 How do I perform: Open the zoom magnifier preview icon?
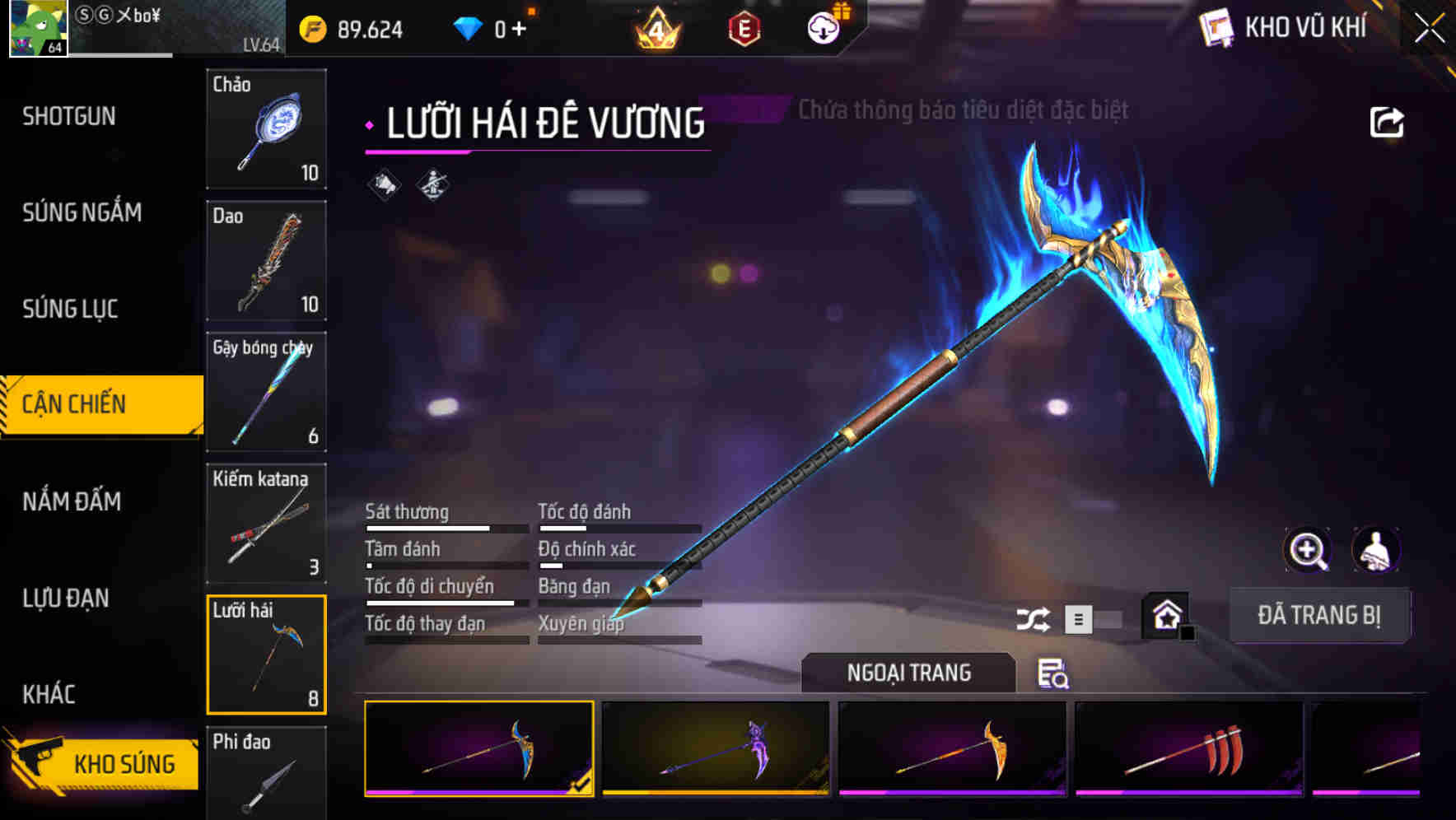(x=1308, y=550)
